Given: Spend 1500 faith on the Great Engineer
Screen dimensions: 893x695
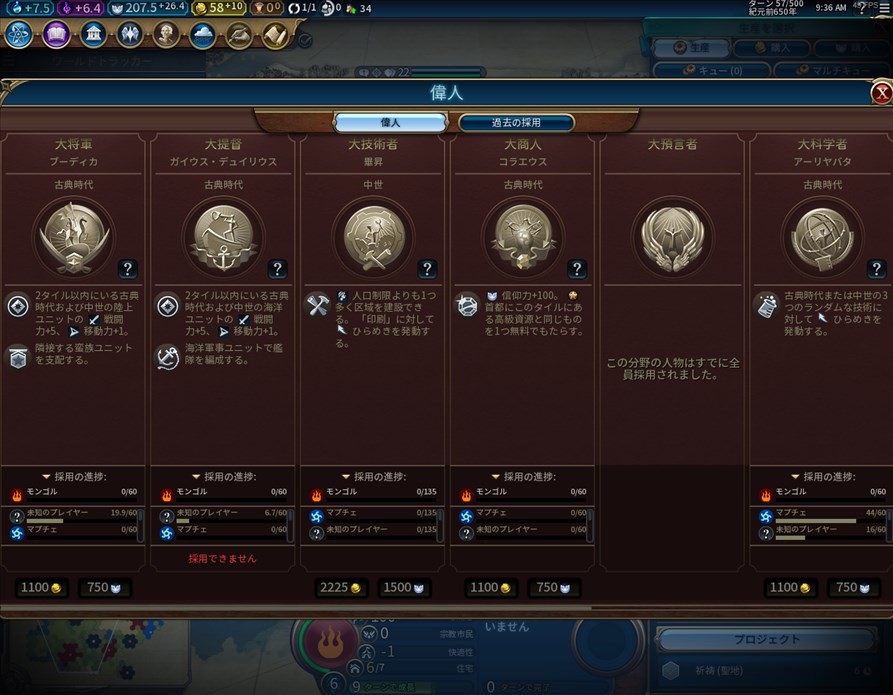Looking at the screenshot, I should (x=404, y=587).
